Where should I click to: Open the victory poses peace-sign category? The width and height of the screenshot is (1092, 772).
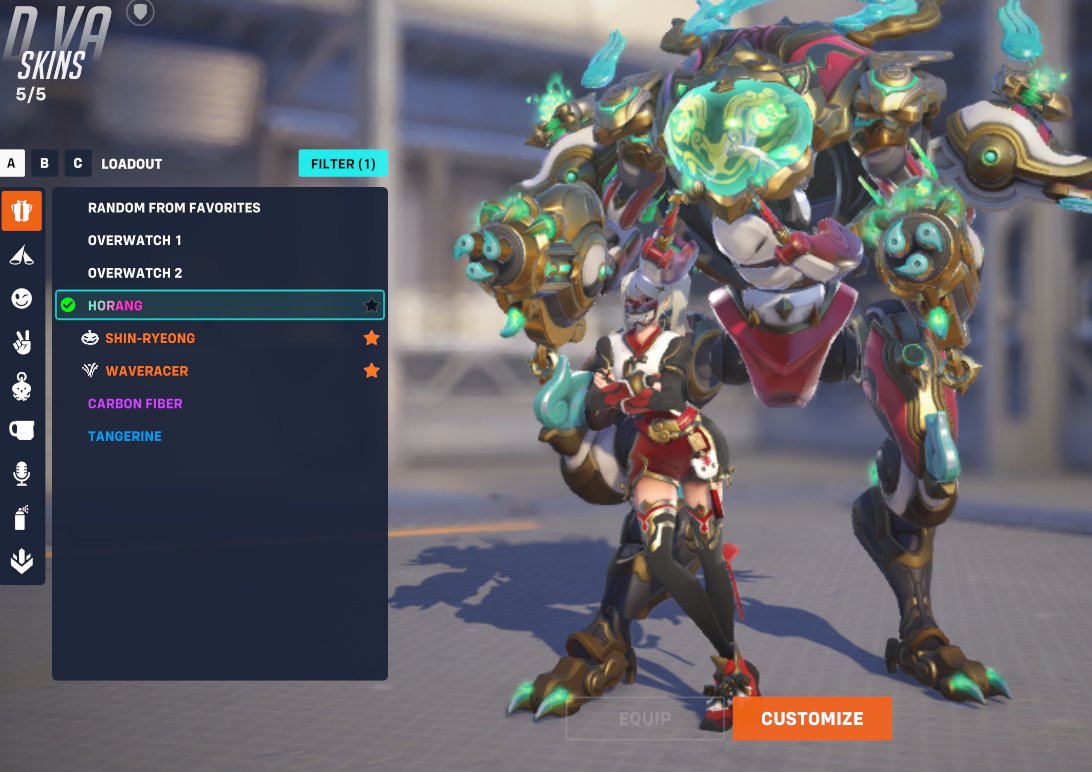(x=21, y=342)
